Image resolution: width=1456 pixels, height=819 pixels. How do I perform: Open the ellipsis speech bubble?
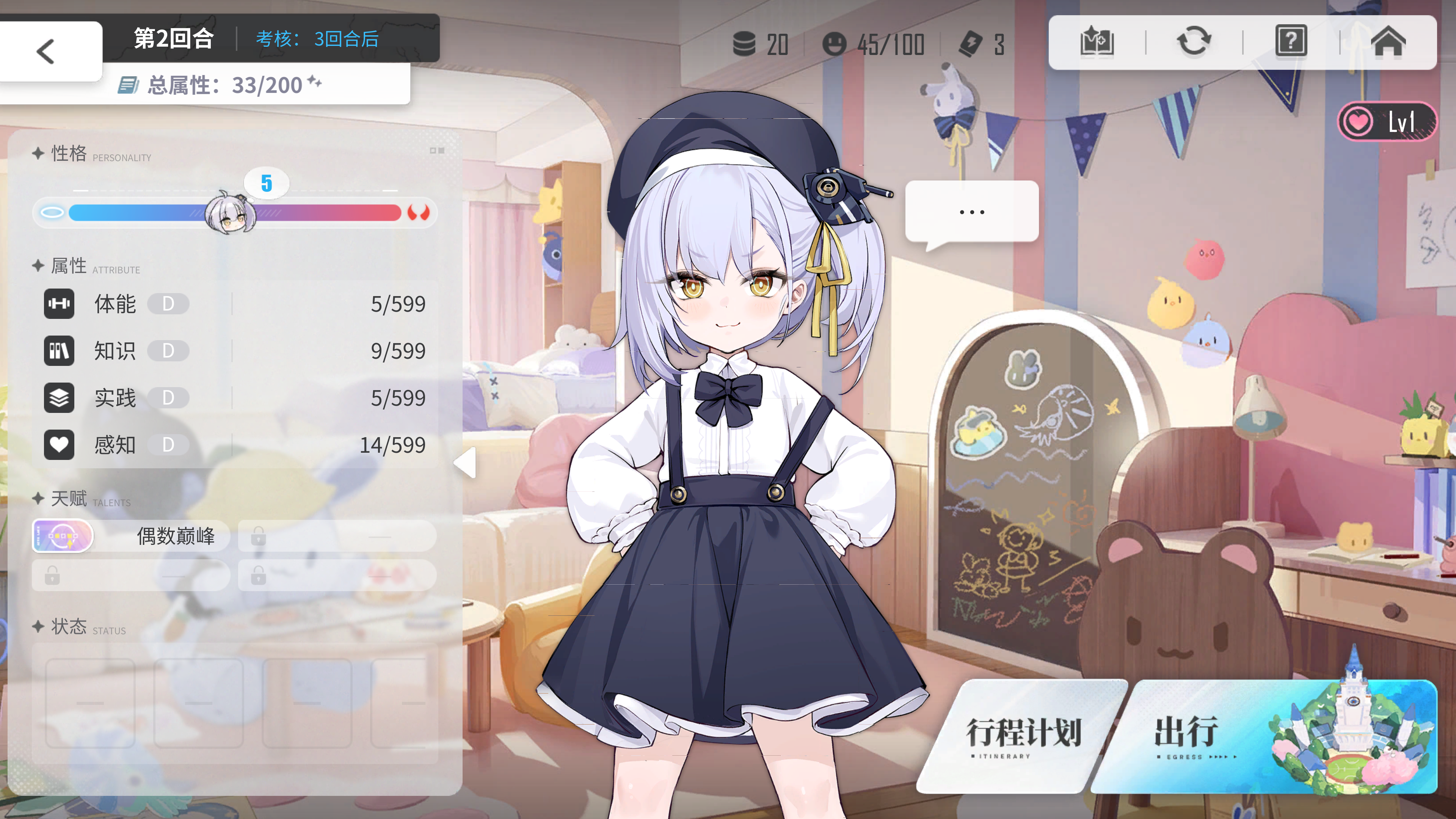971,212
